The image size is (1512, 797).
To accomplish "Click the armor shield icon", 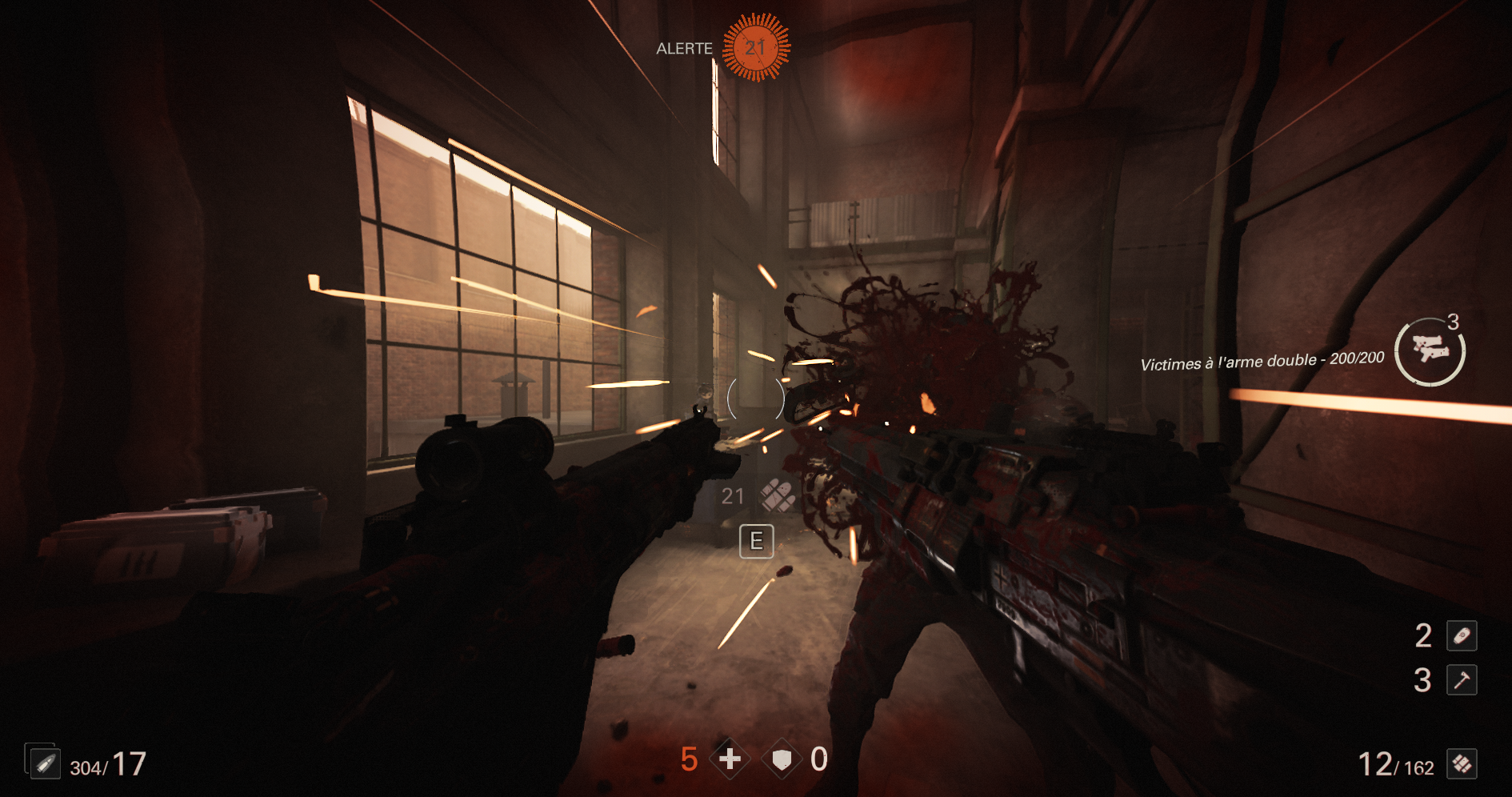I will tap(782, 759).
